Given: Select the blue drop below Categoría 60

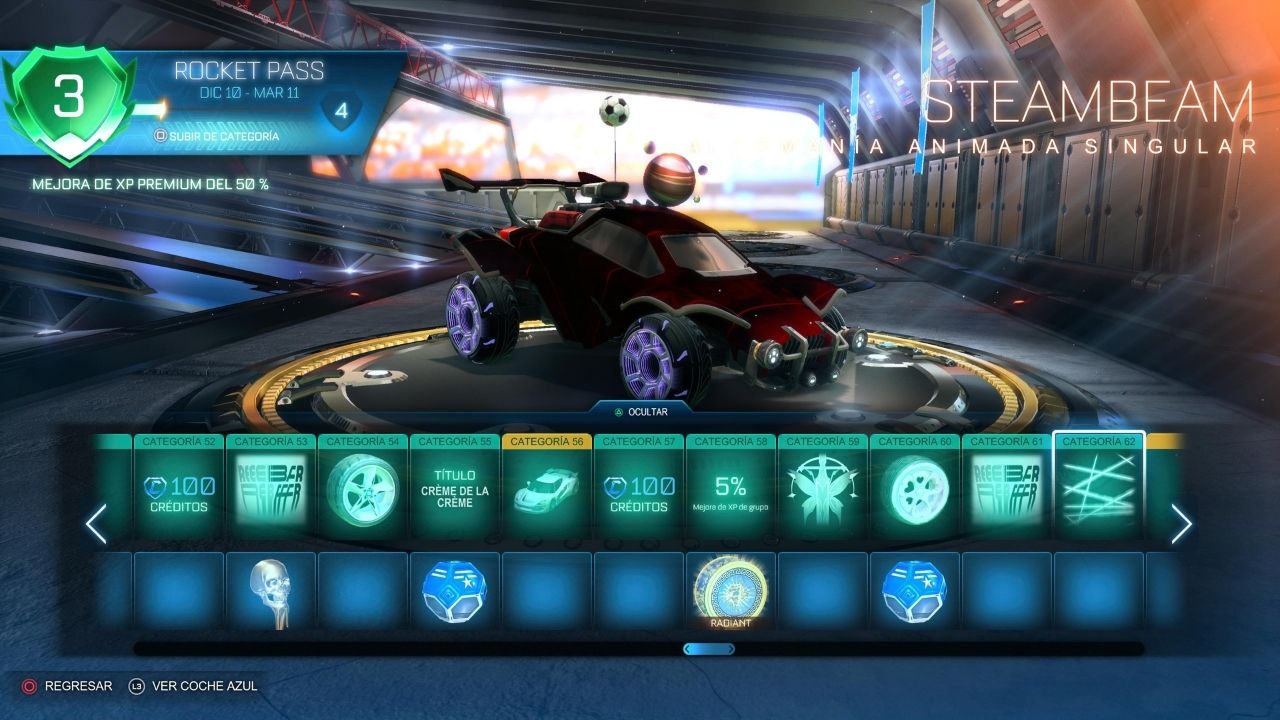Looking at the screenshot, I should tap(916, 592).
